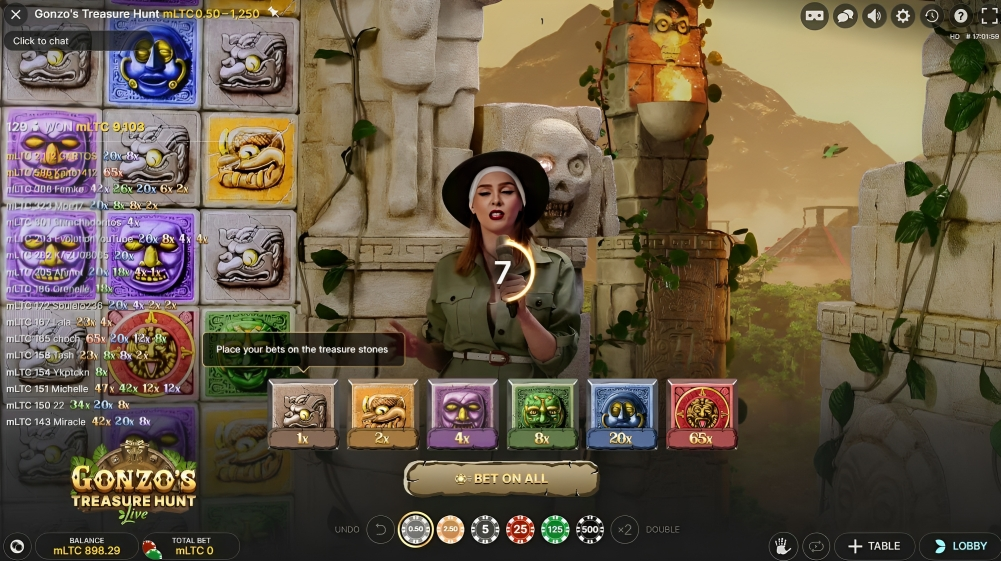Select the green 125 chip
The image size is (1001, 561).
click(555, 529)
